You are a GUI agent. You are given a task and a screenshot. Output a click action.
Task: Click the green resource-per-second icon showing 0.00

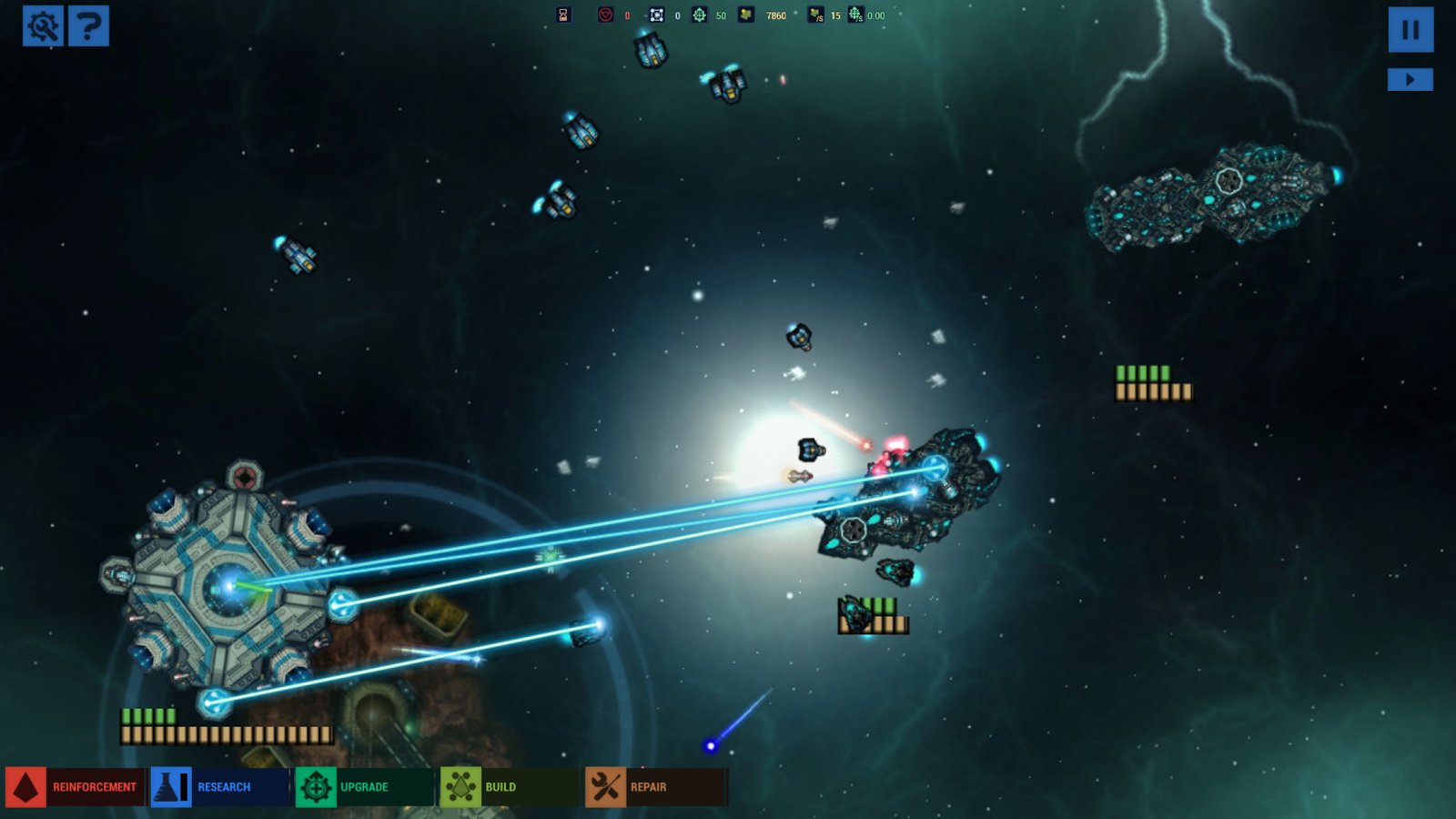[854, 14]
